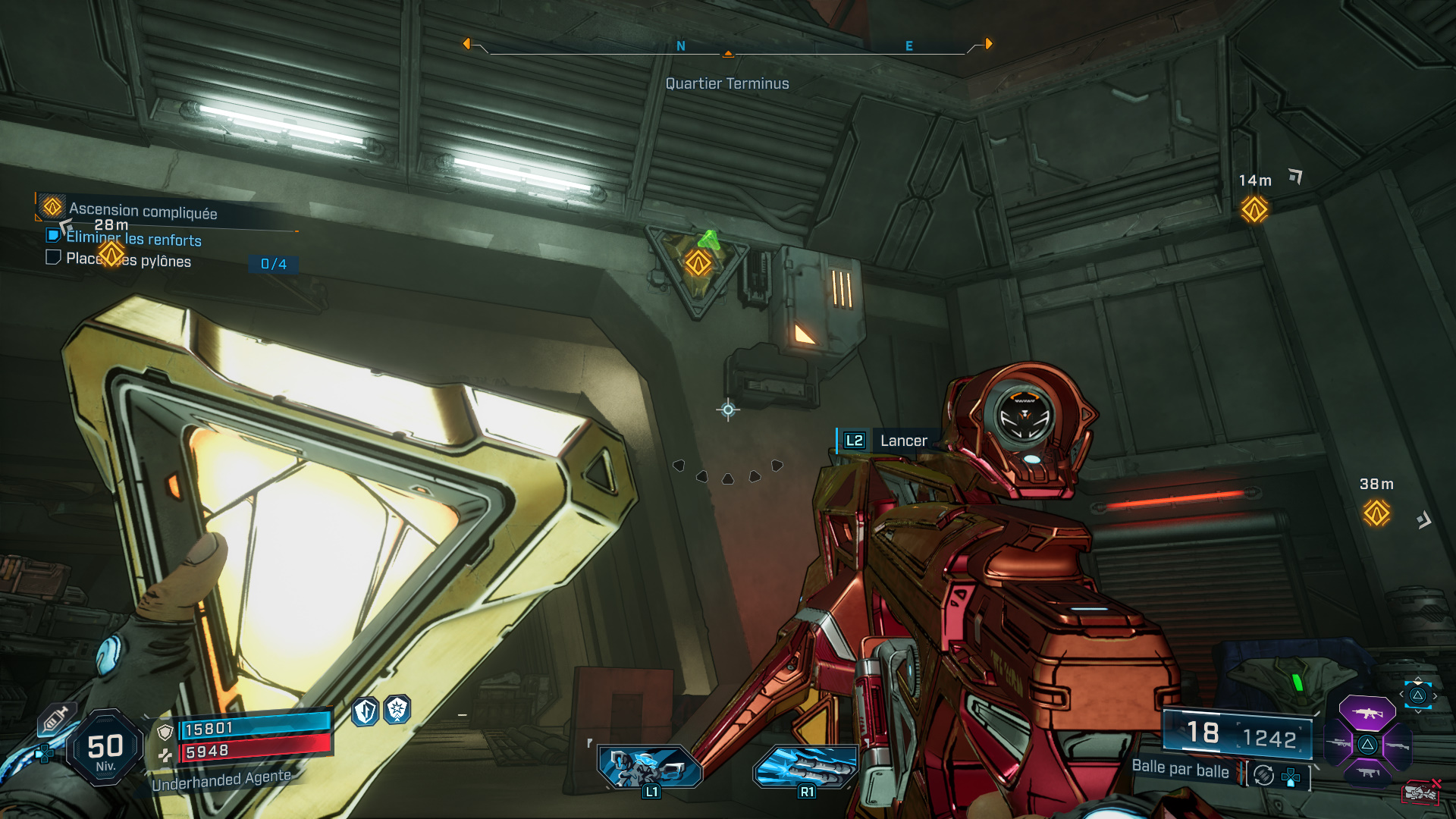Click the 'Quartier Terminus' location label
Image resolution: width=1456 pixels, height=819 pixels.
[x=726, y=83]
